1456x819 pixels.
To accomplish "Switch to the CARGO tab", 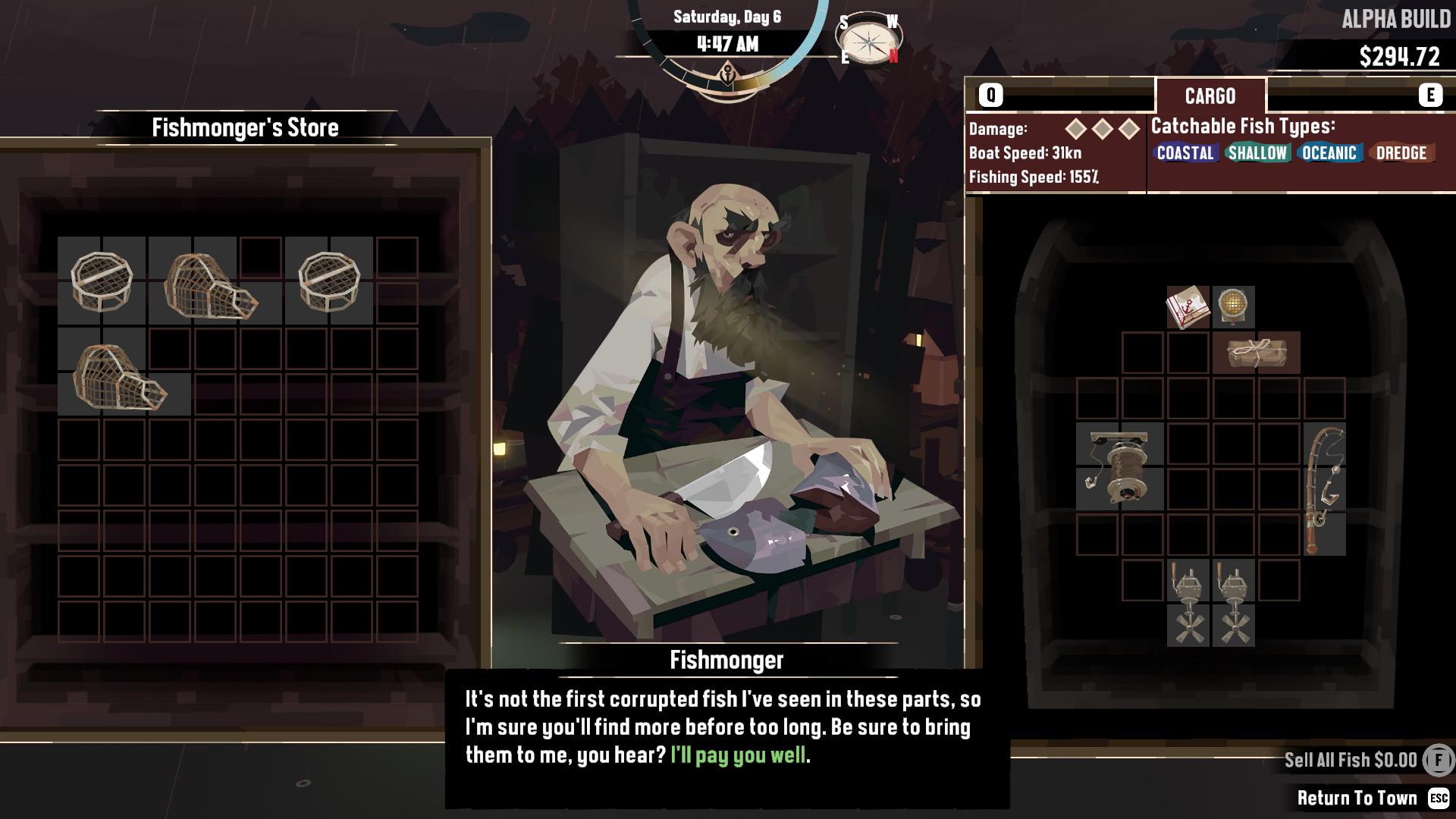I will tap(1209, 94).
